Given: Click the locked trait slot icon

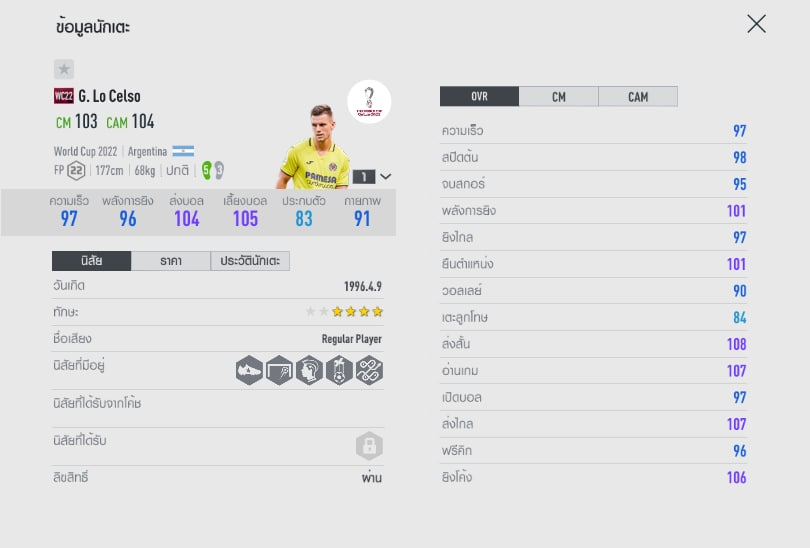Looking at the screenshot, I should pyautogui.click(x=369, y=446).
